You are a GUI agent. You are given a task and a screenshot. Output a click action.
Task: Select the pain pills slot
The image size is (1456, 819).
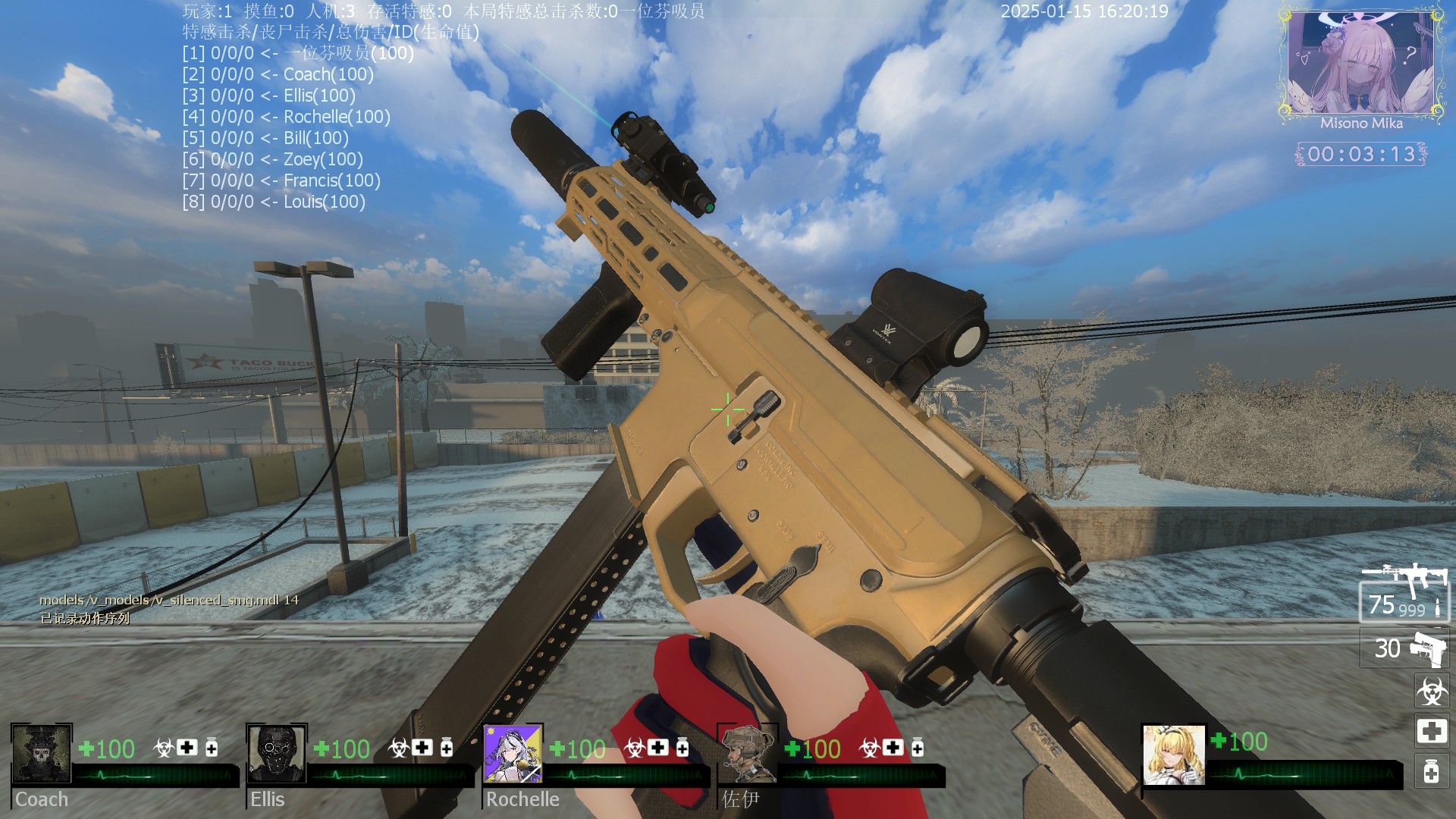click(x=1432, y=772)
